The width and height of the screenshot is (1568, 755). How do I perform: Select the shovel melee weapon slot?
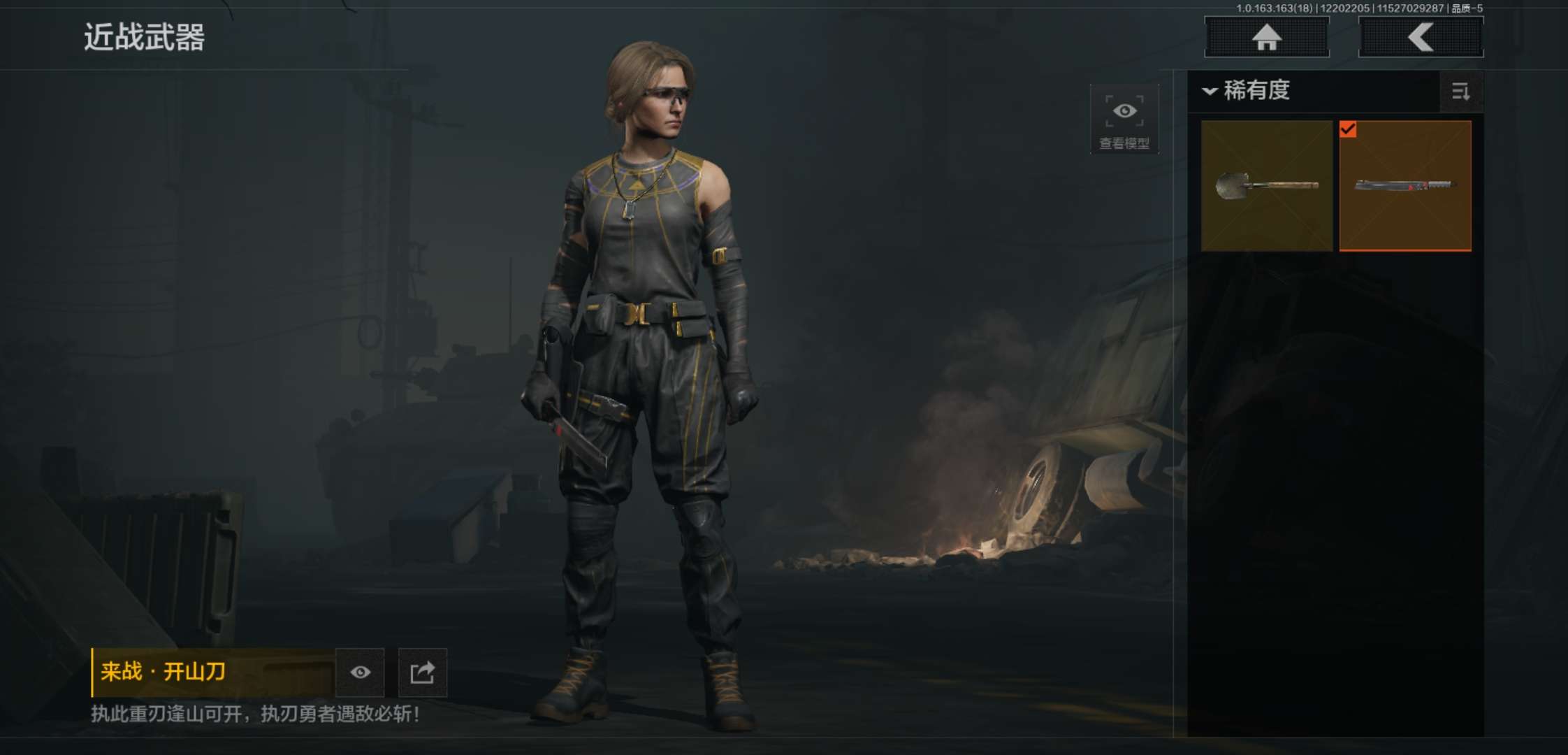1267,185
